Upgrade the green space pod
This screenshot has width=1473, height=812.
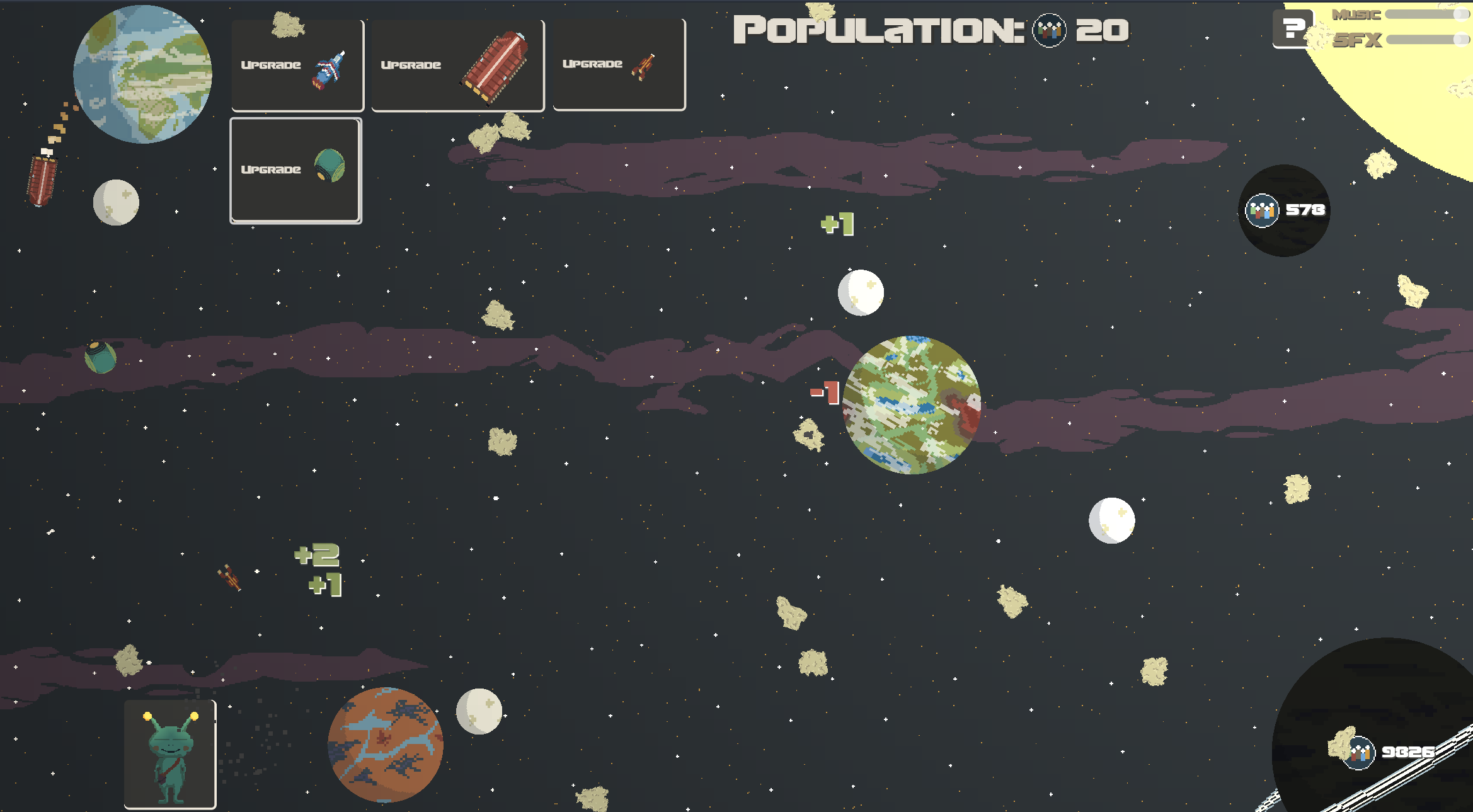click(x=295, y=170)
